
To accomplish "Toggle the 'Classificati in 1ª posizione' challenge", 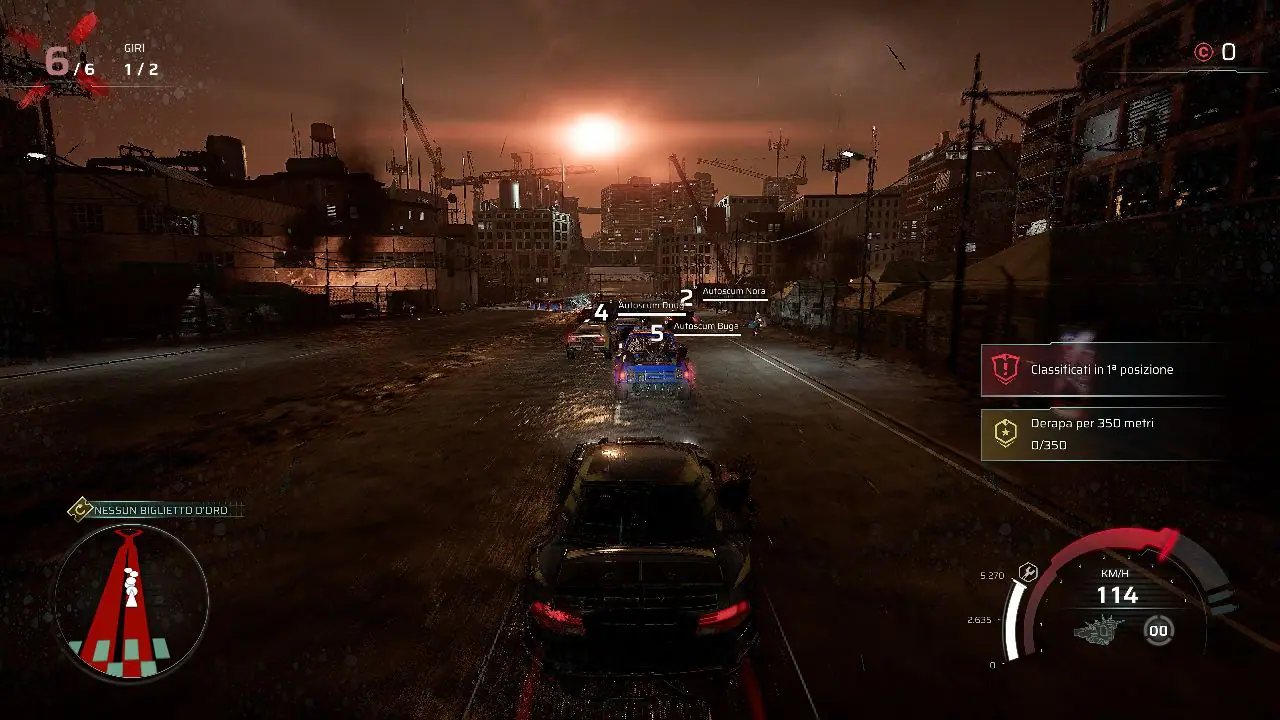I will (x=1103, y=368).
